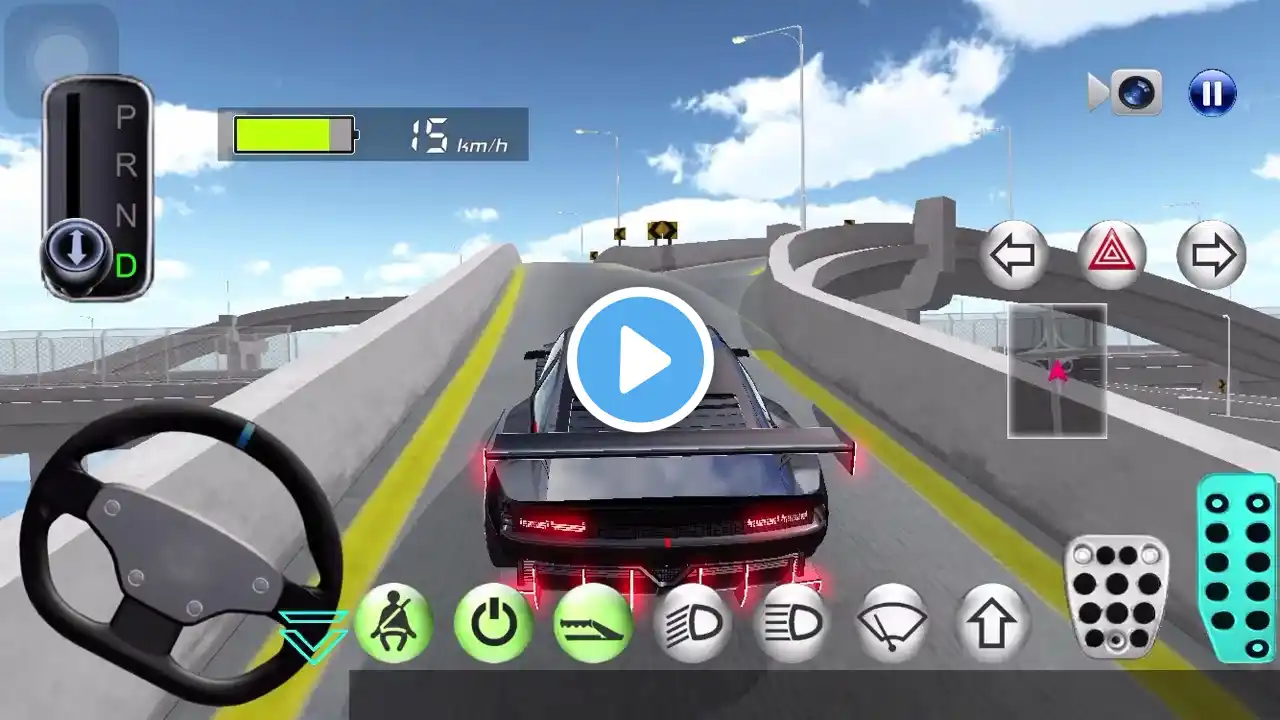This screenshot has width=1280, height=720.
Task: Step on the brake pedal
Action: (x=1116, y=597)
